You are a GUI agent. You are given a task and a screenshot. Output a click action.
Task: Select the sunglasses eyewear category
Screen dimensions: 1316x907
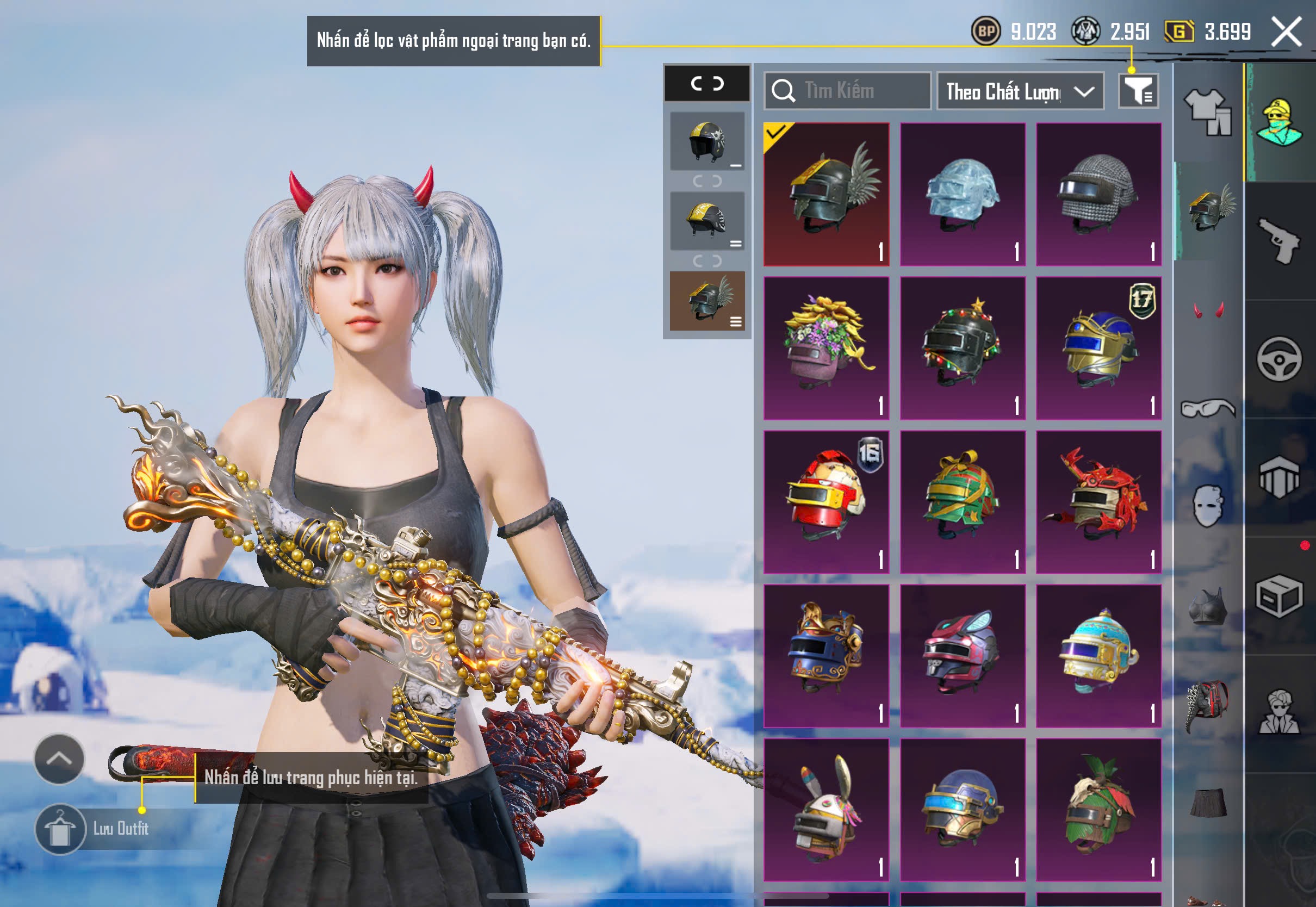1208,408
